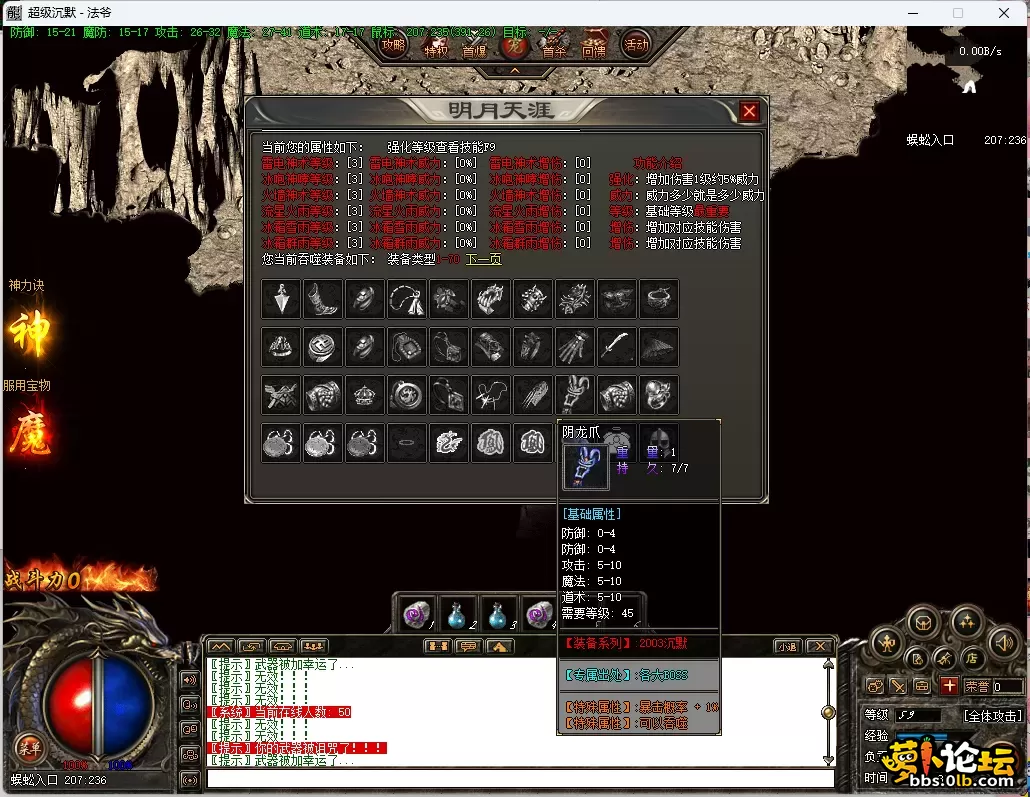This screenshot has height=797, width=1030.
Task: Open the 店 shop round button
Action: click(x=971, y=657)
